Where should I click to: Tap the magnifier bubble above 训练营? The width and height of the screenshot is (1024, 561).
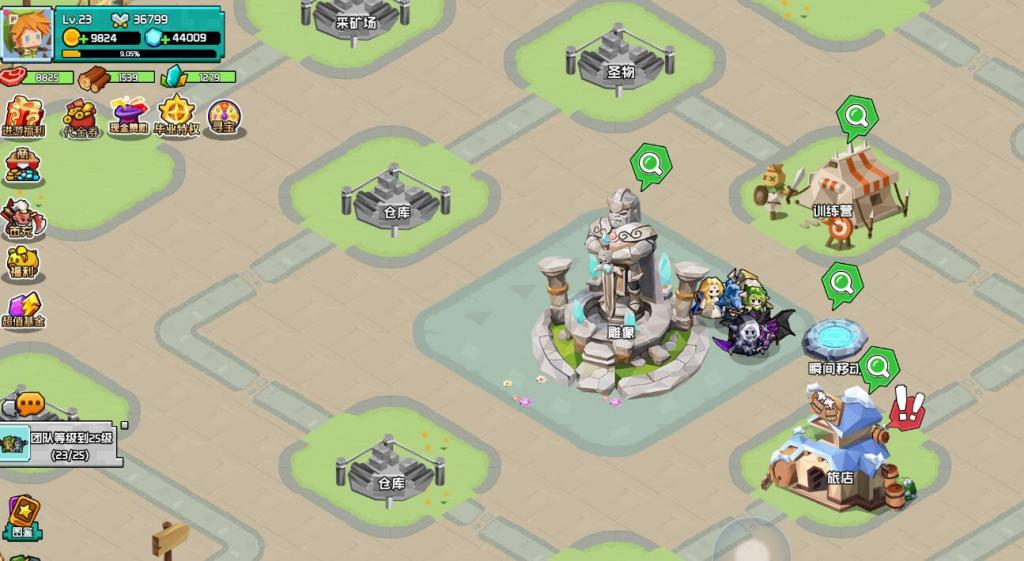click(x=856, y=116)
